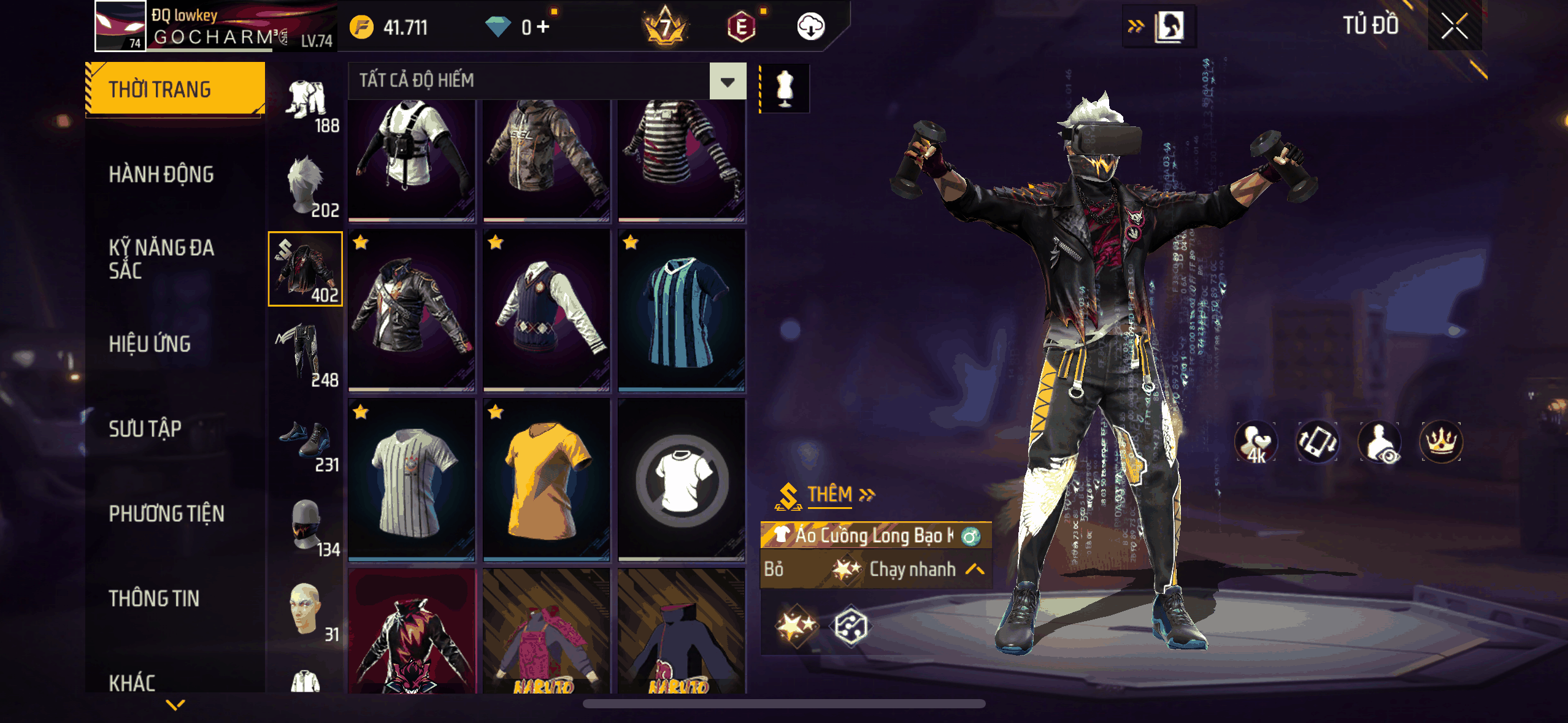Close the wardrobe screen
Screen dimensions: 1568x723
(x=1454, y=26)
